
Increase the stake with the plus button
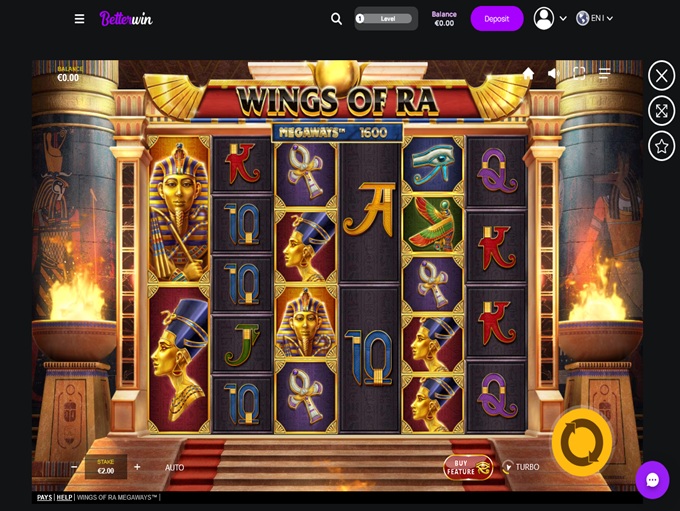click(x=137, y=467)
